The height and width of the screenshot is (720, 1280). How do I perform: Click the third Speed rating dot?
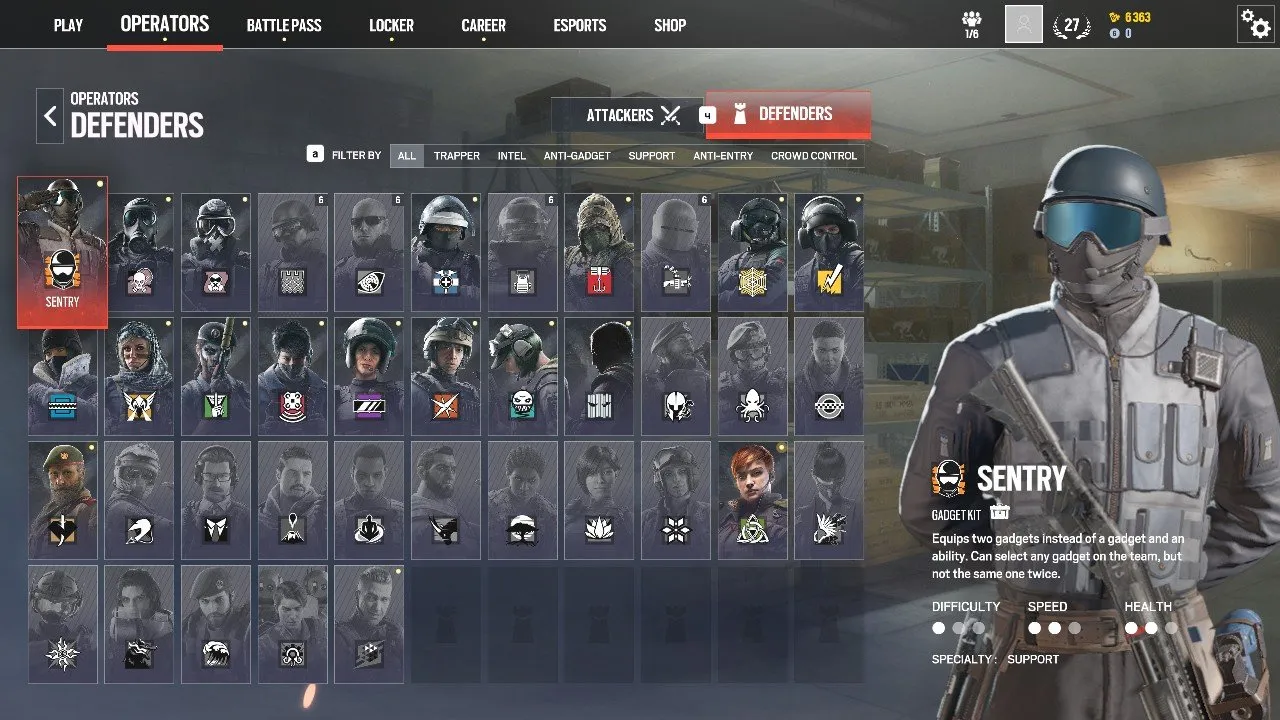(x=1077, y=628)
